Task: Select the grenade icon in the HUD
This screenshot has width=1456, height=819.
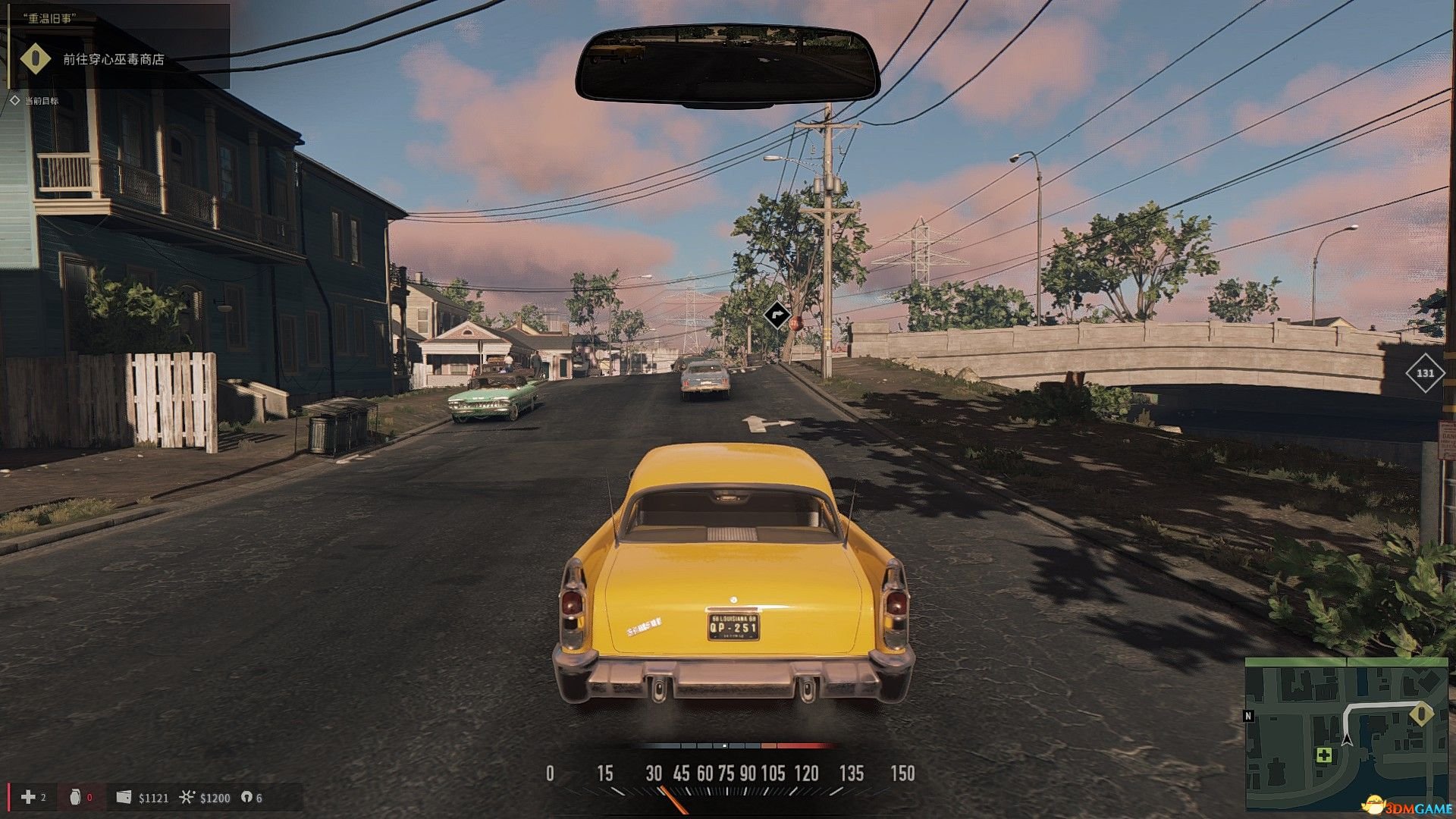Action: (x=74, y=797)
